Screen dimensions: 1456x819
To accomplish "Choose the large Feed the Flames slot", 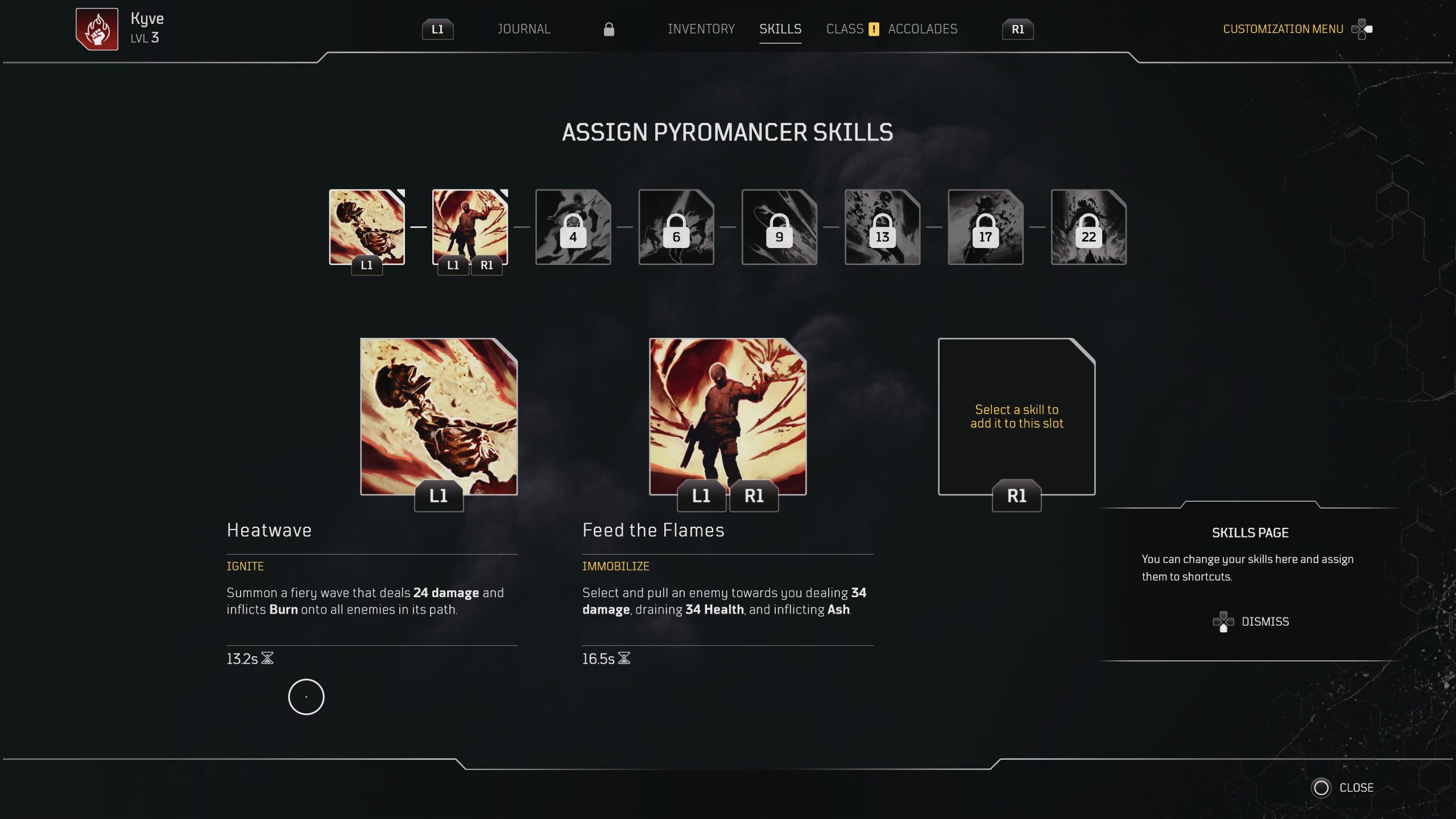I will tap(727, 416).
